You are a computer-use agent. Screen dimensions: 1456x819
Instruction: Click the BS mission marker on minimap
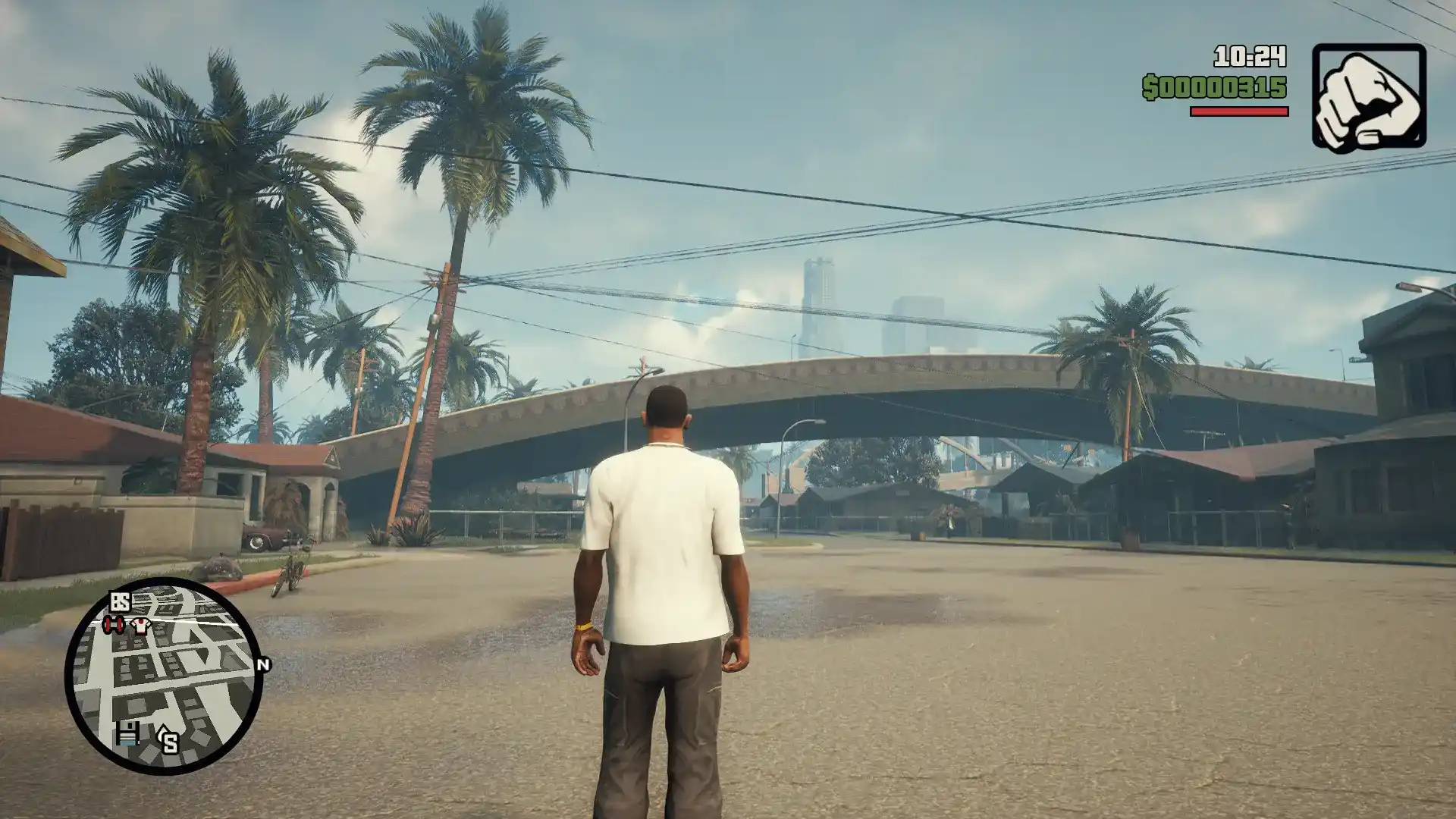[x=121, y=602]
